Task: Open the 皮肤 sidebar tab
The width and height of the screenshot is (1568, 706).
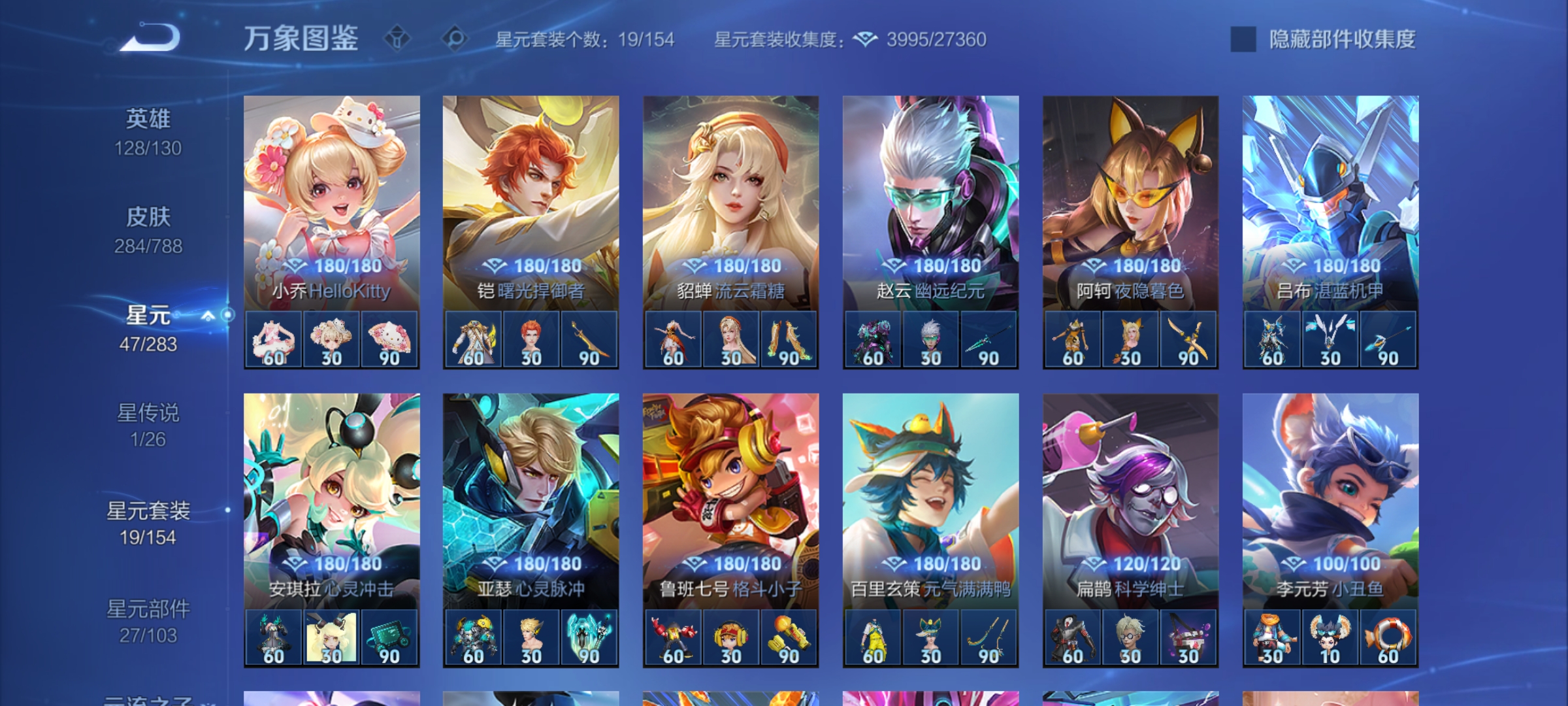Action: (x=149, y=218)
